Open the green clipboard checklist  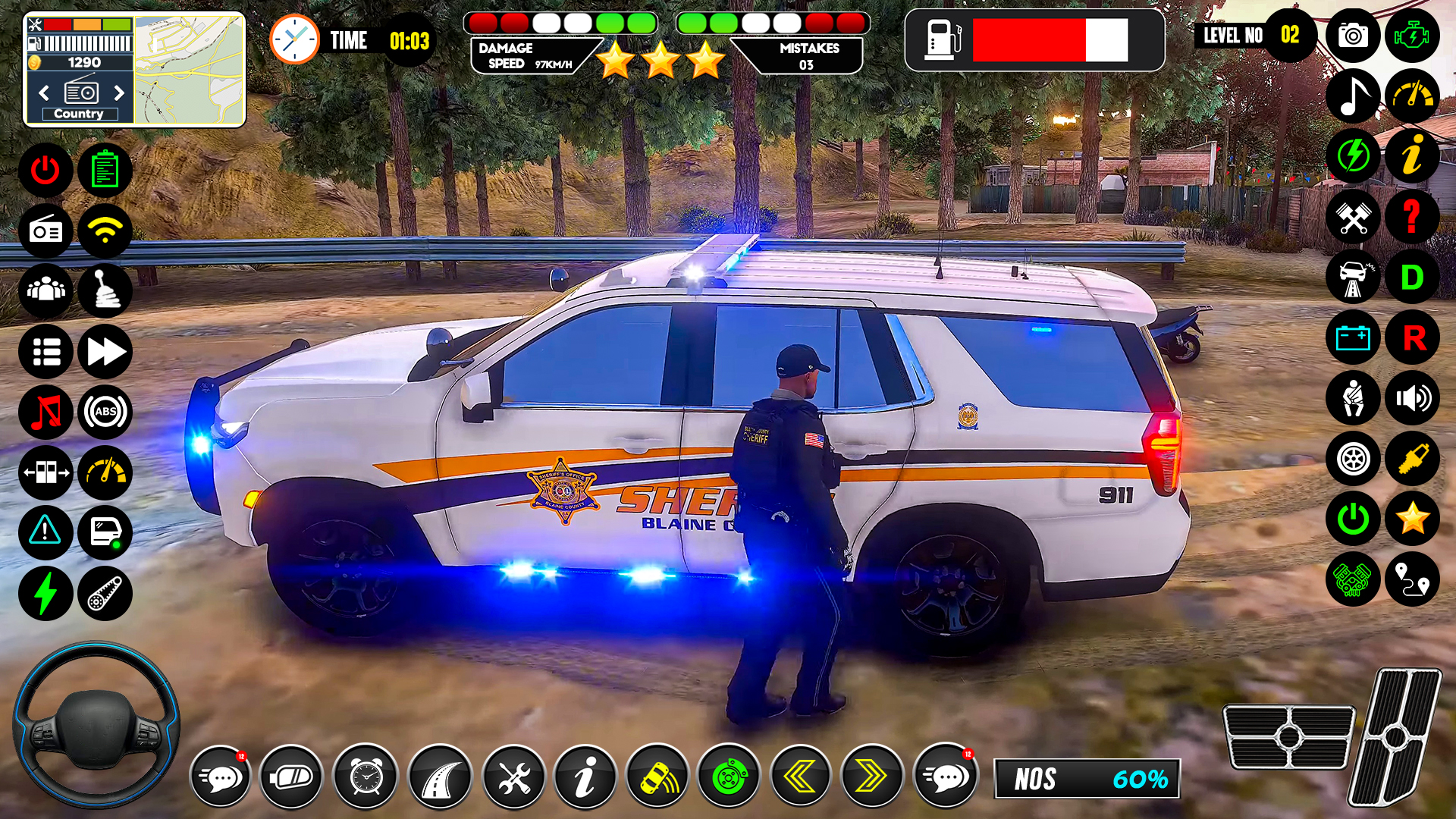point(105,171)
